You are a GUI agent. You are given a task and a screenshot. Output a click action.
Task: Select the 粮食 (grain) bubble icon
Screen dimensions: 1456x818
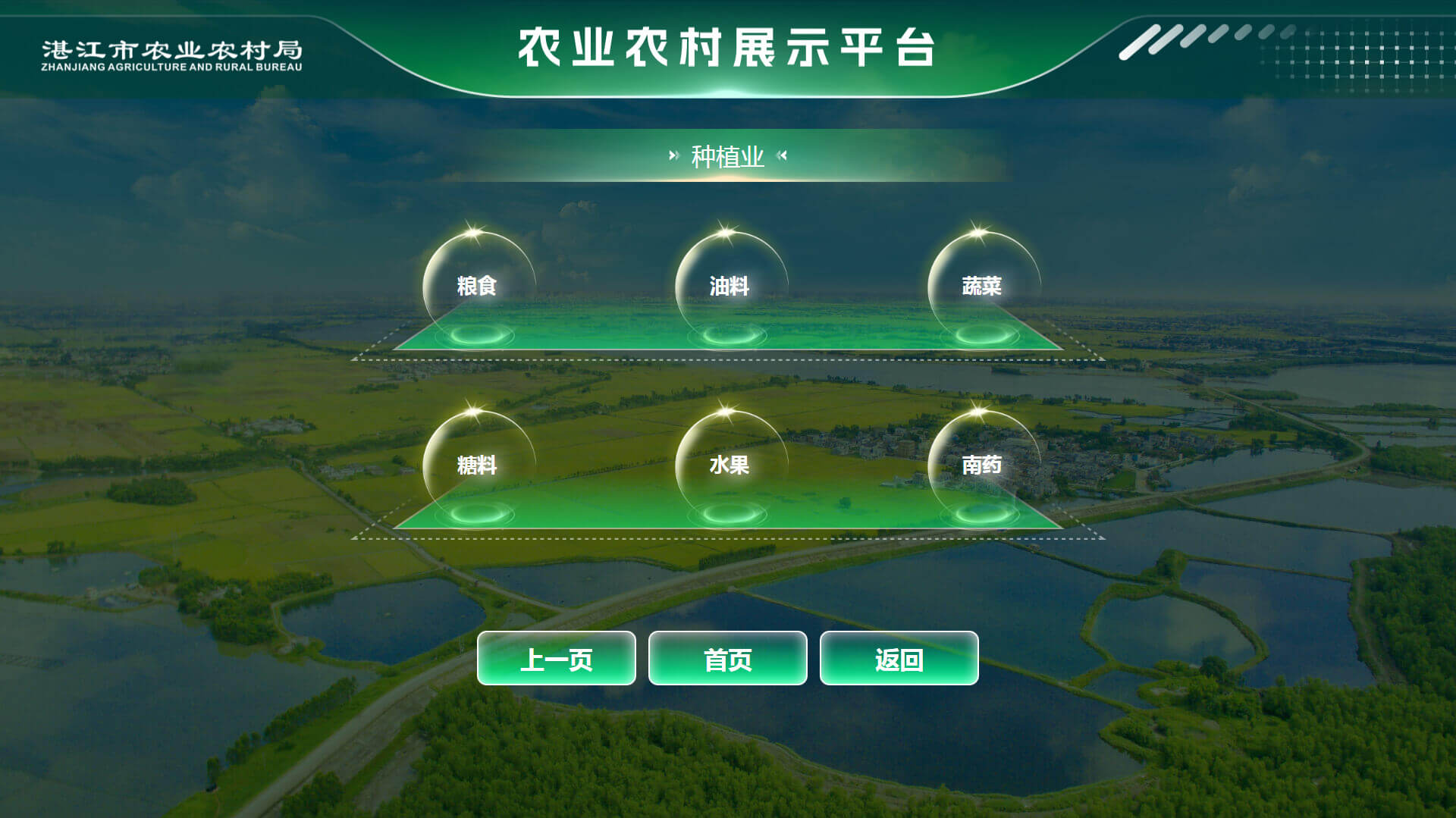(478, 287)
